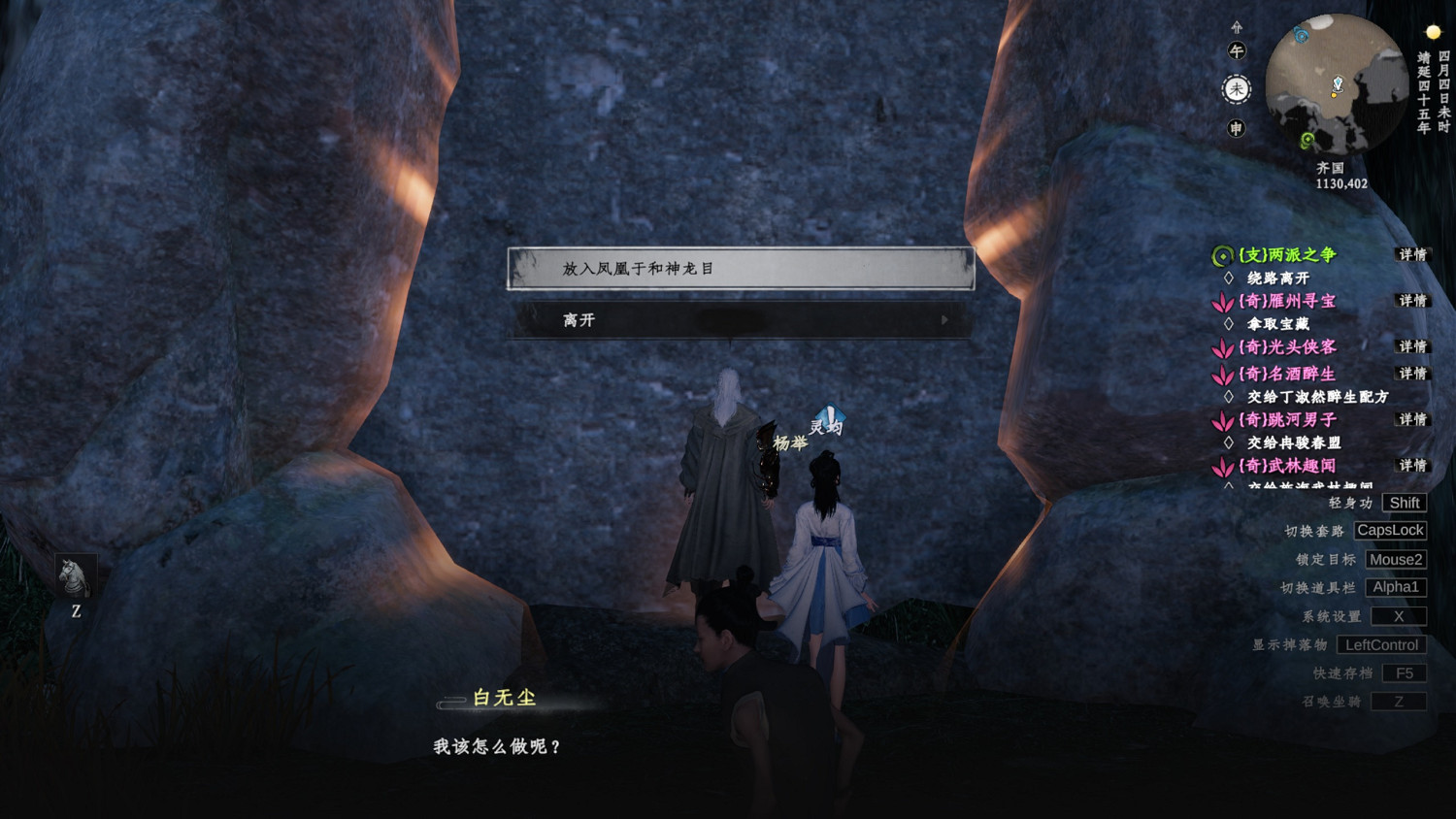Screen dimensions: 1456x819
Task: Click the flower icon next to 光头侠客
Action: tap(1225, 347)
